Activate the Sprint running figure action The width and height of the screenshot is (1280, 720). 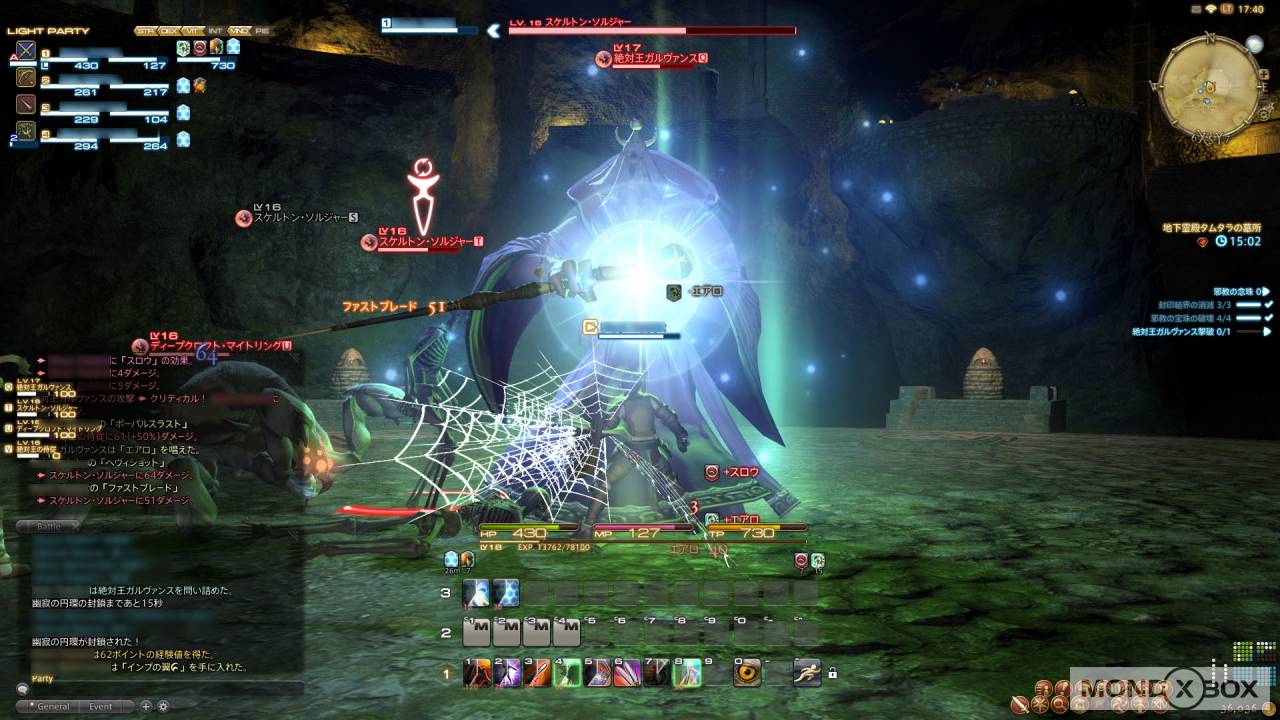[x=806, y=673]
